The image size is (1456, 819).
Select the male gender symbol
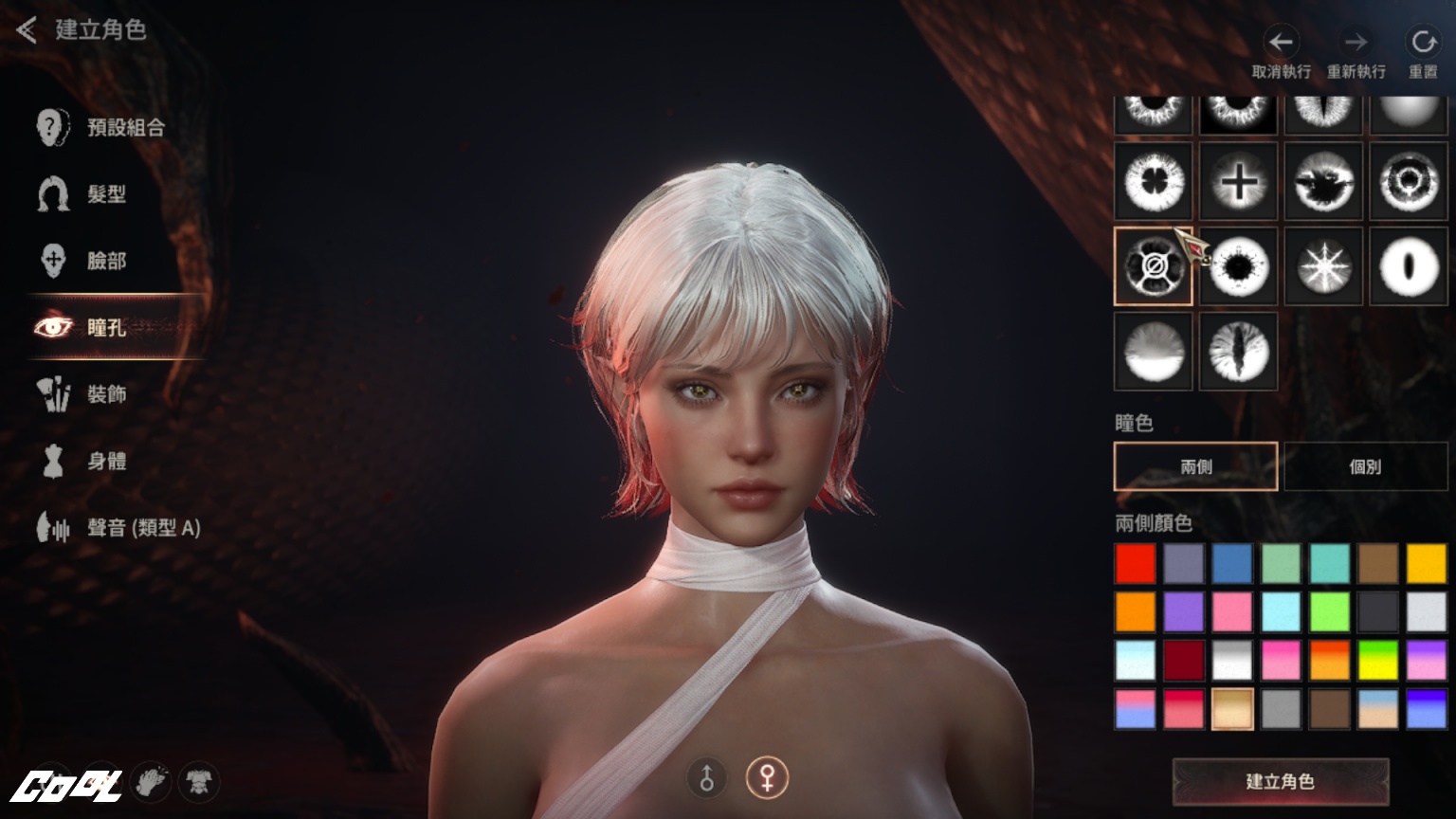706,778
